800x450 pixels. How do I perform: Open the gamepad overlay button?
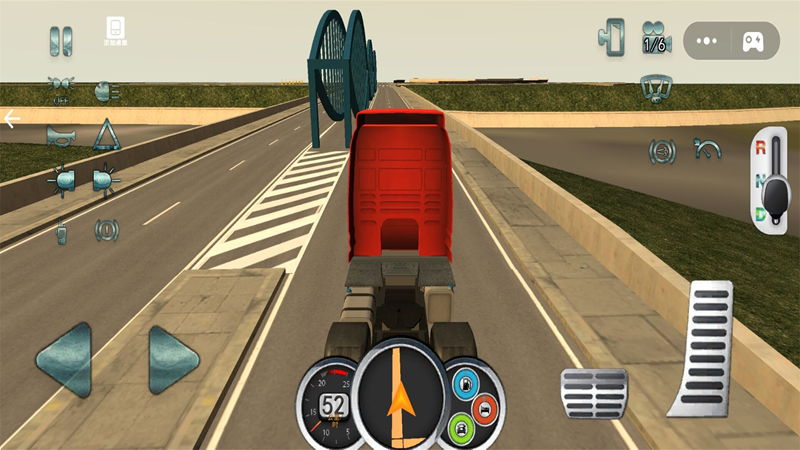point(752,42)
